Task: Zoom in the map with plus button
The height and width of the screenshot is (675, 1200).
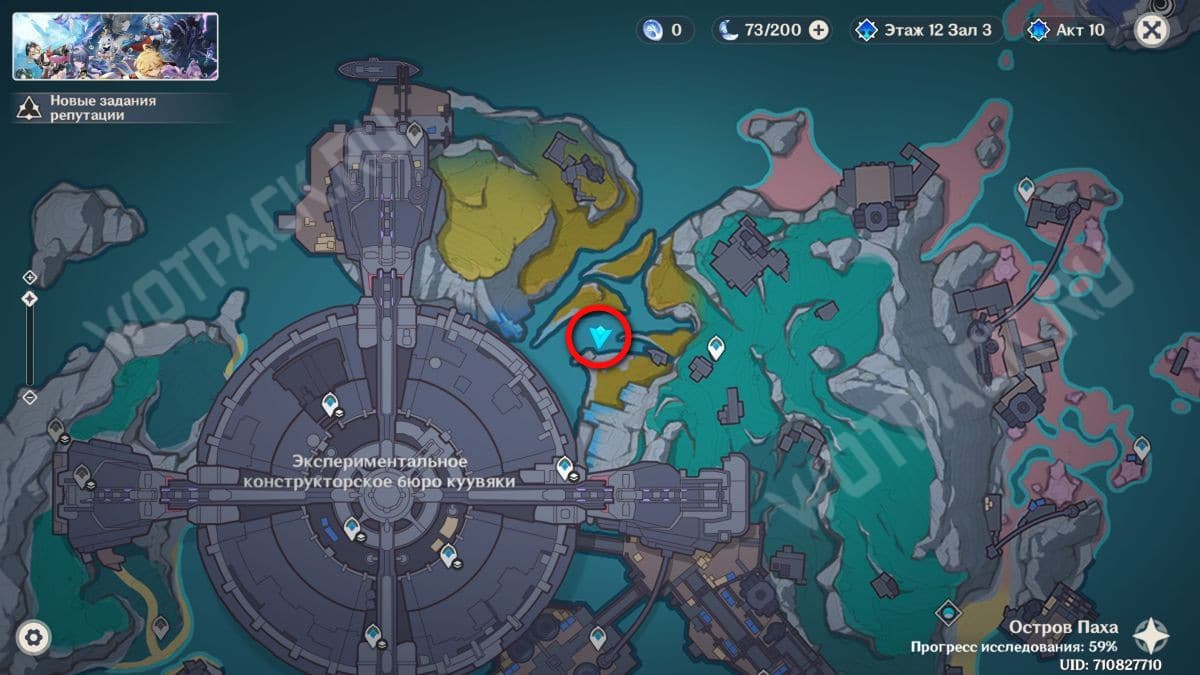Action: click(x=30, y=278)
